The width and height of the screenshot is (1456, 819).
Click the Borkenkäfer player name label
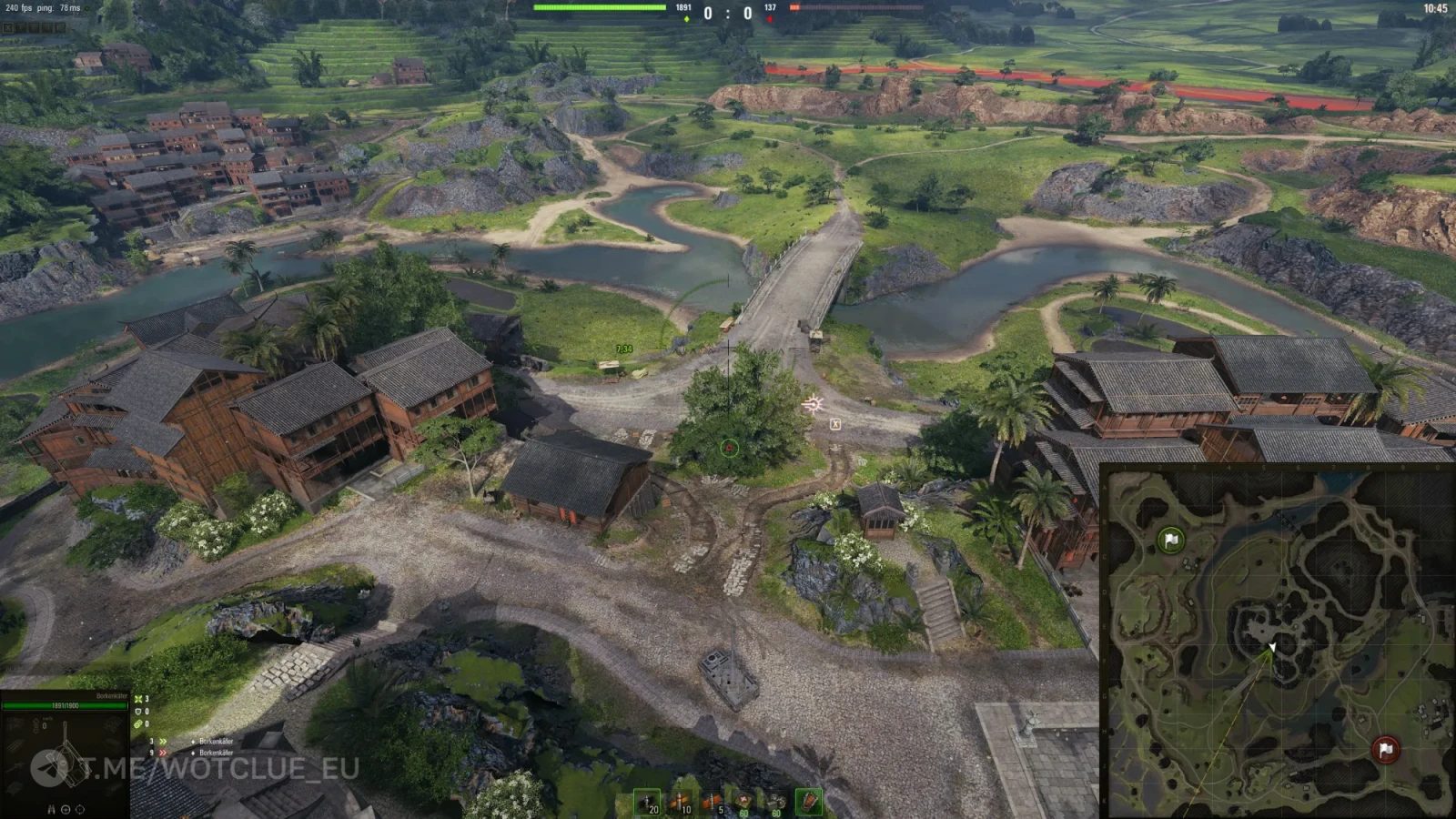click(x=111, y=695)
